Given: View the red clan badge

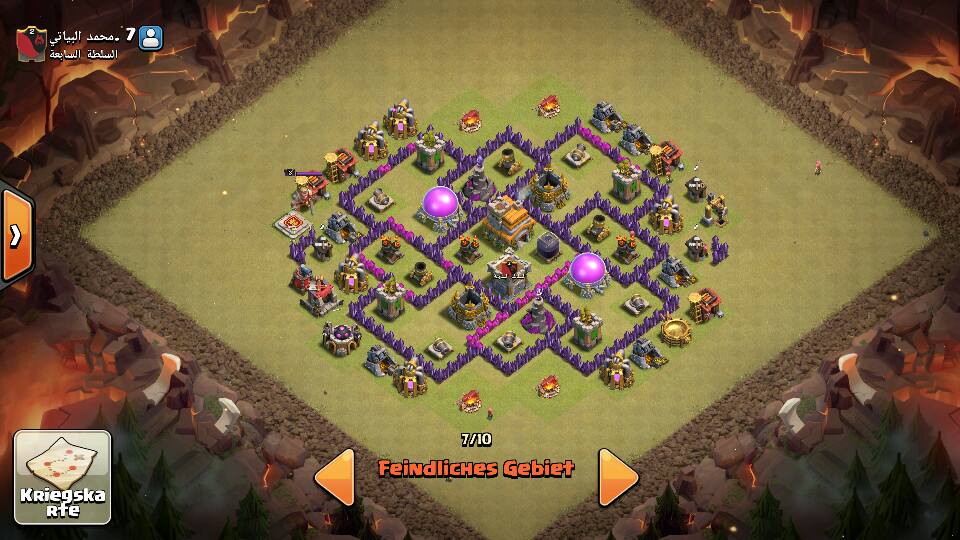Looking at the screenshot, I should [x=30, y=44].
